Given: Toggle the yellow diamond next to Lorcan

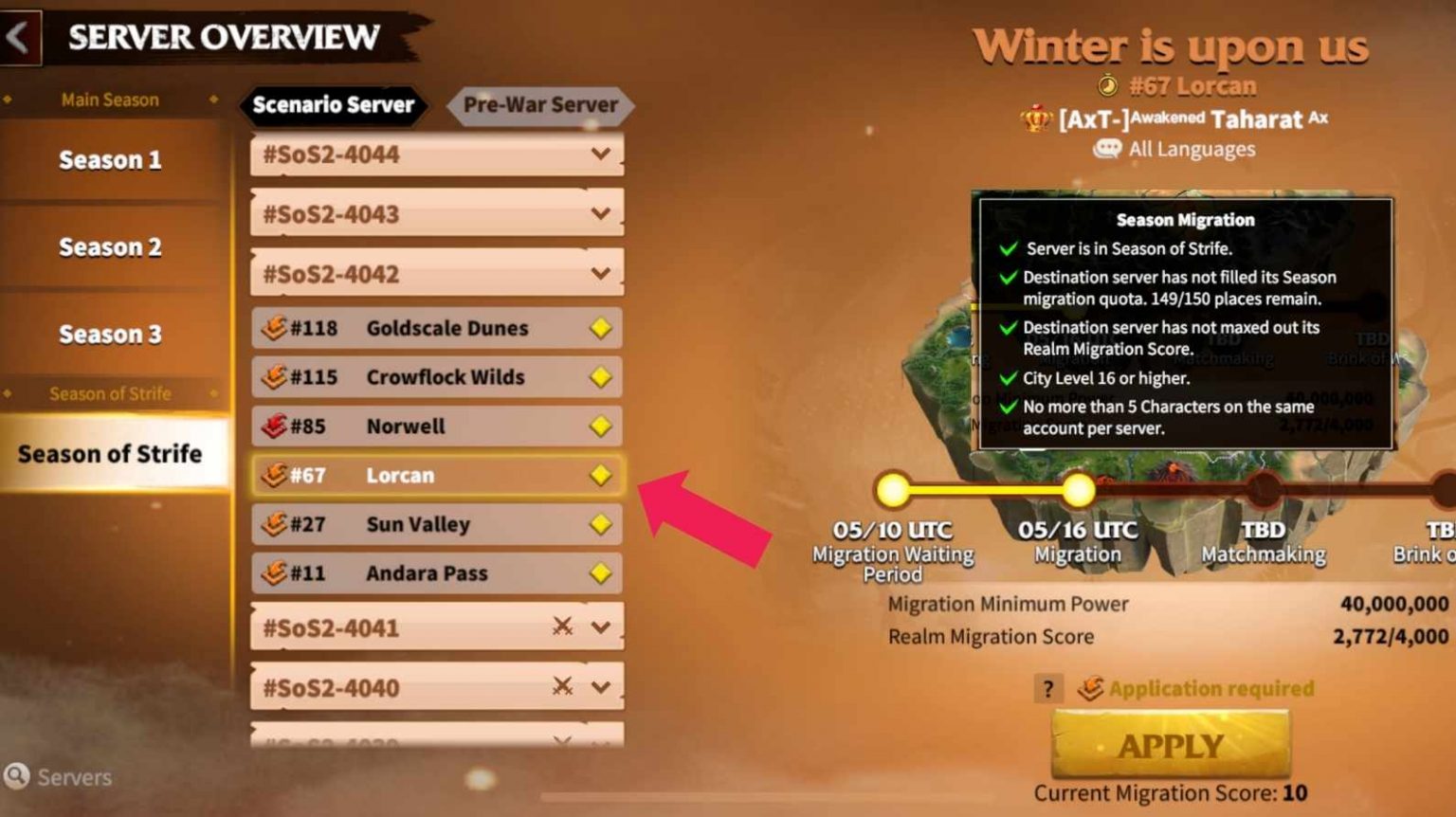Looking at the screenshot, I should pyautogui.click(x=600, y=475).
